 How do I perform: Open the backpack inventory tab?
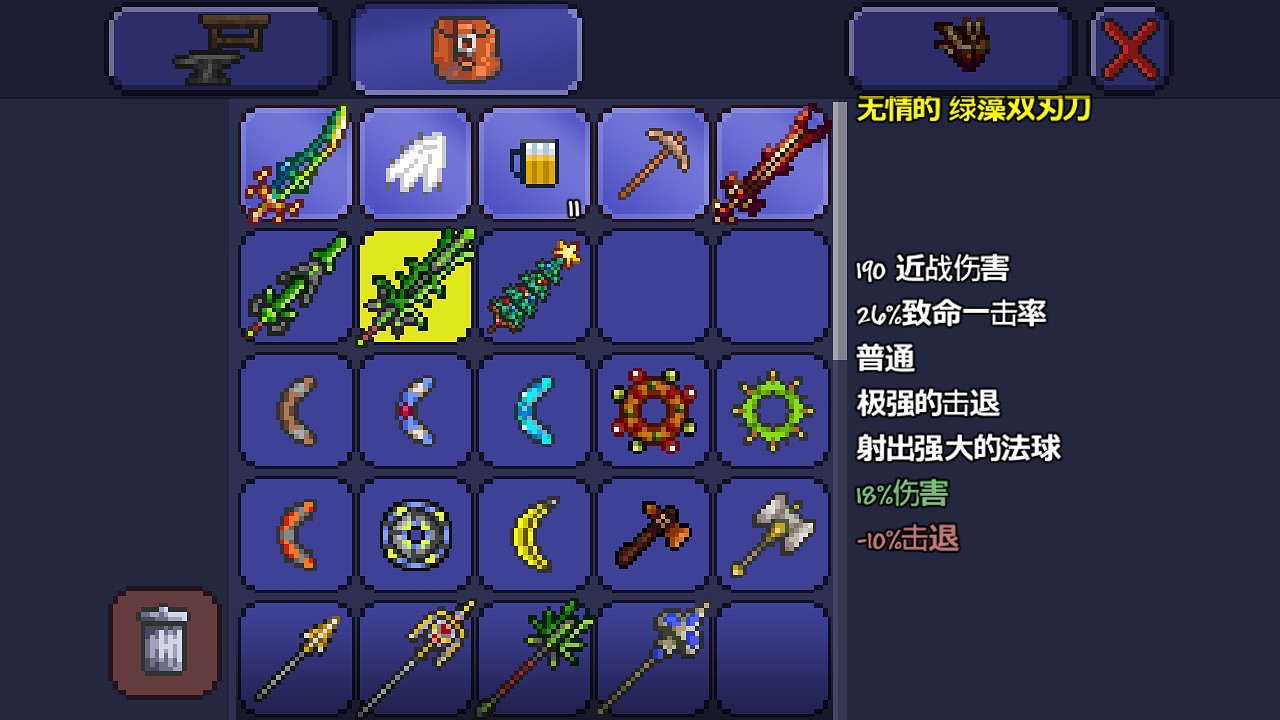tap(465, 47)
